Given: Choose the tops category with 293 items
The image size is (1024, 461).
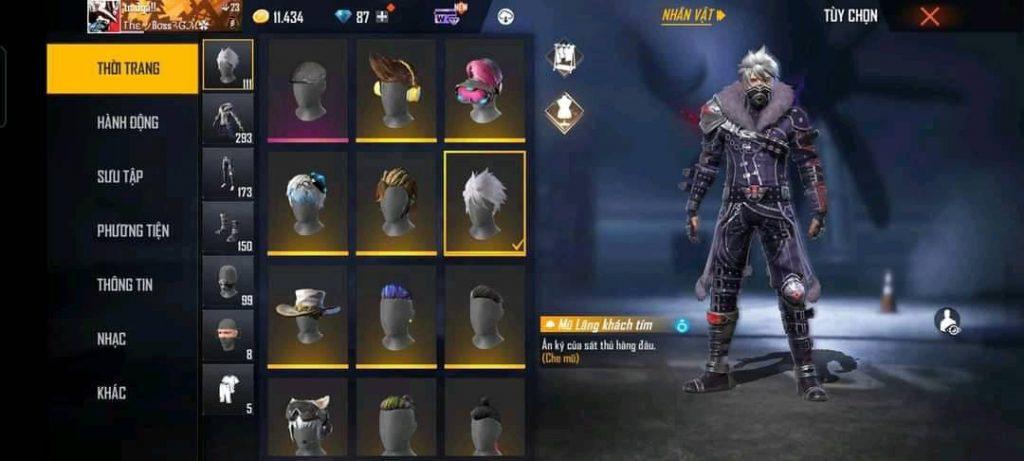Looking at the screenshot, I should tap(228, 119).
